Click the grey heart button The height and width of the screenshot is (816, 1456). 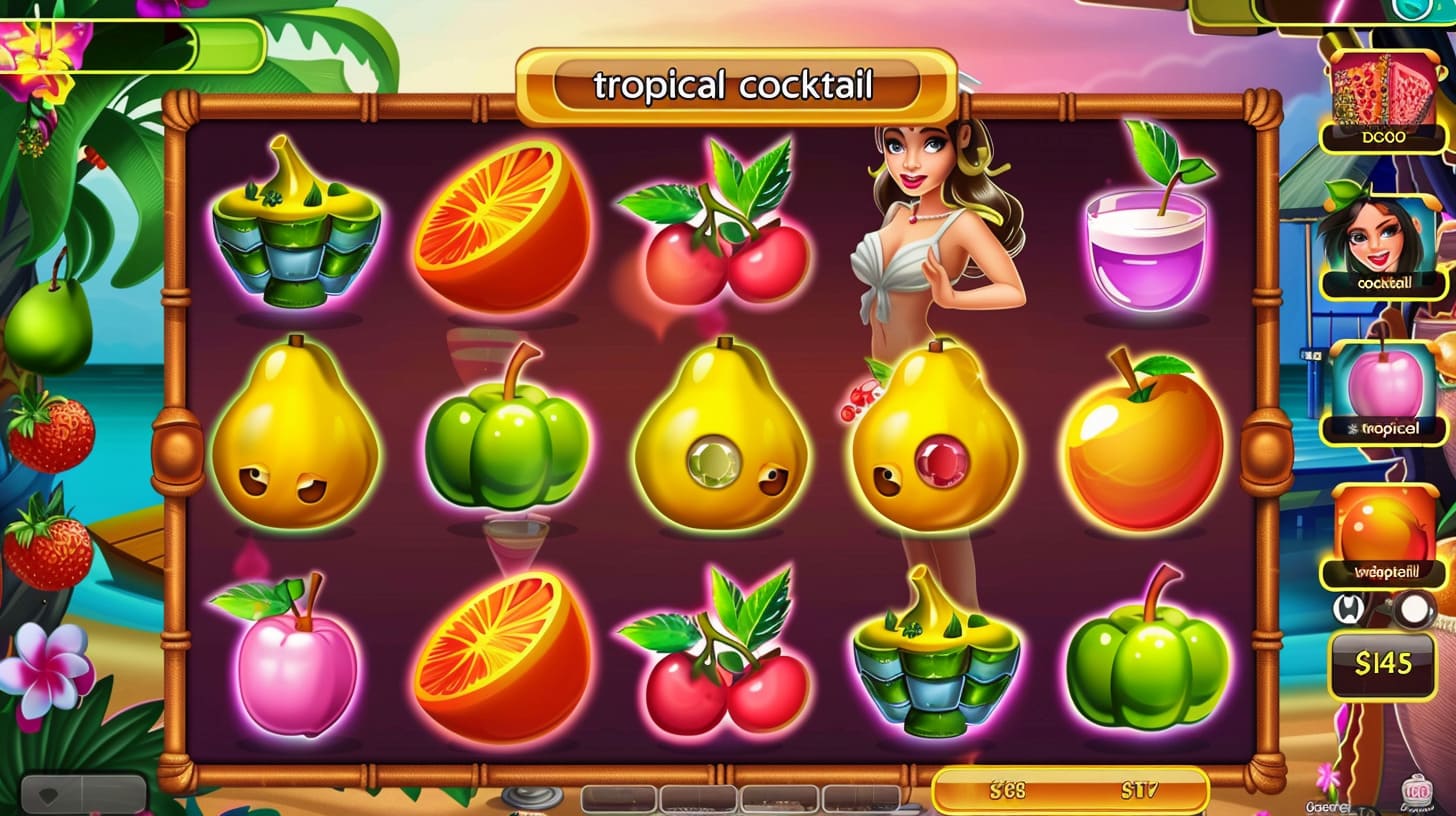[x=83, y=794]
